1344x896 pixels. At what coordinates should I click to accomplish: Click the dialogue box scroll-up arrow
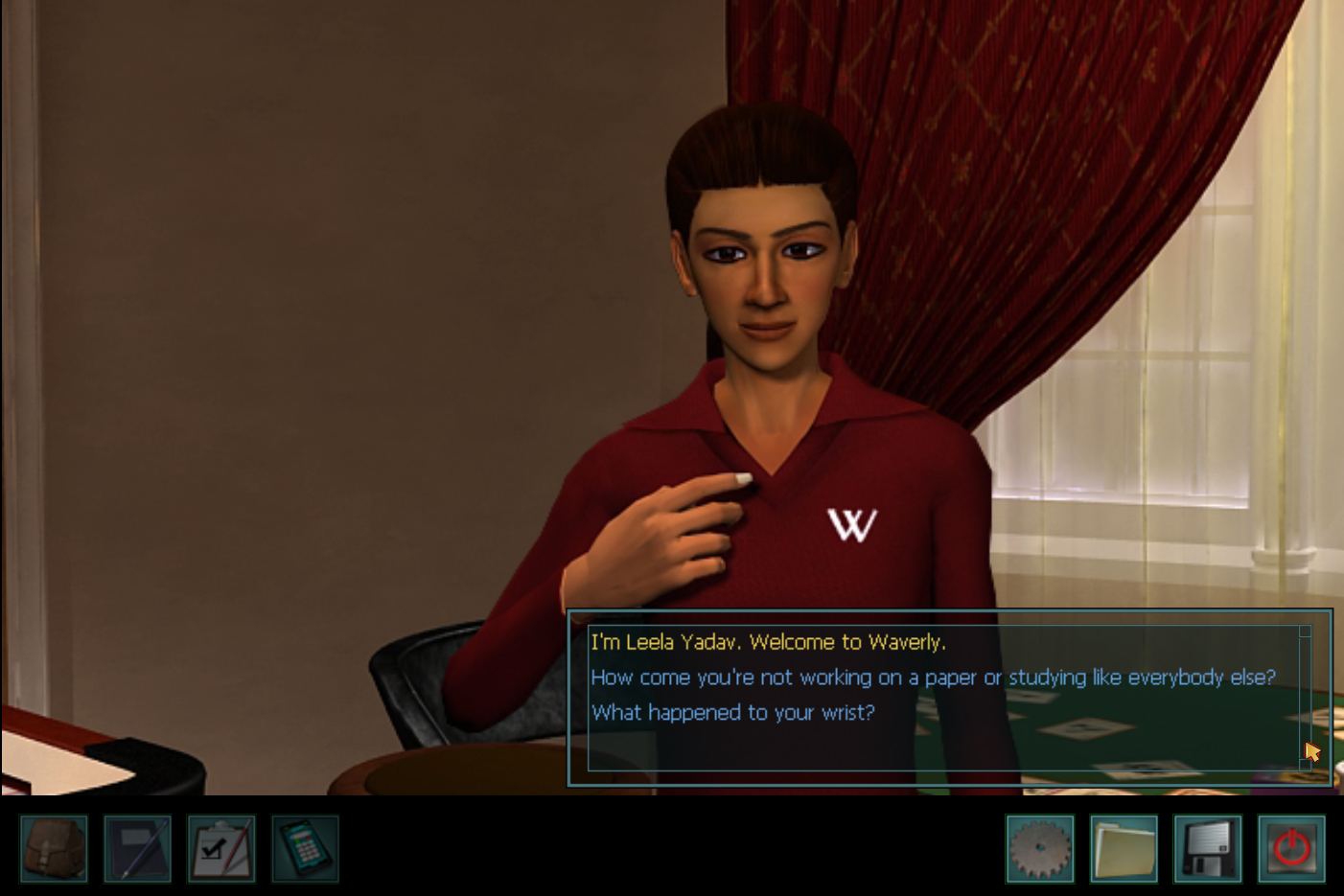1306,631
